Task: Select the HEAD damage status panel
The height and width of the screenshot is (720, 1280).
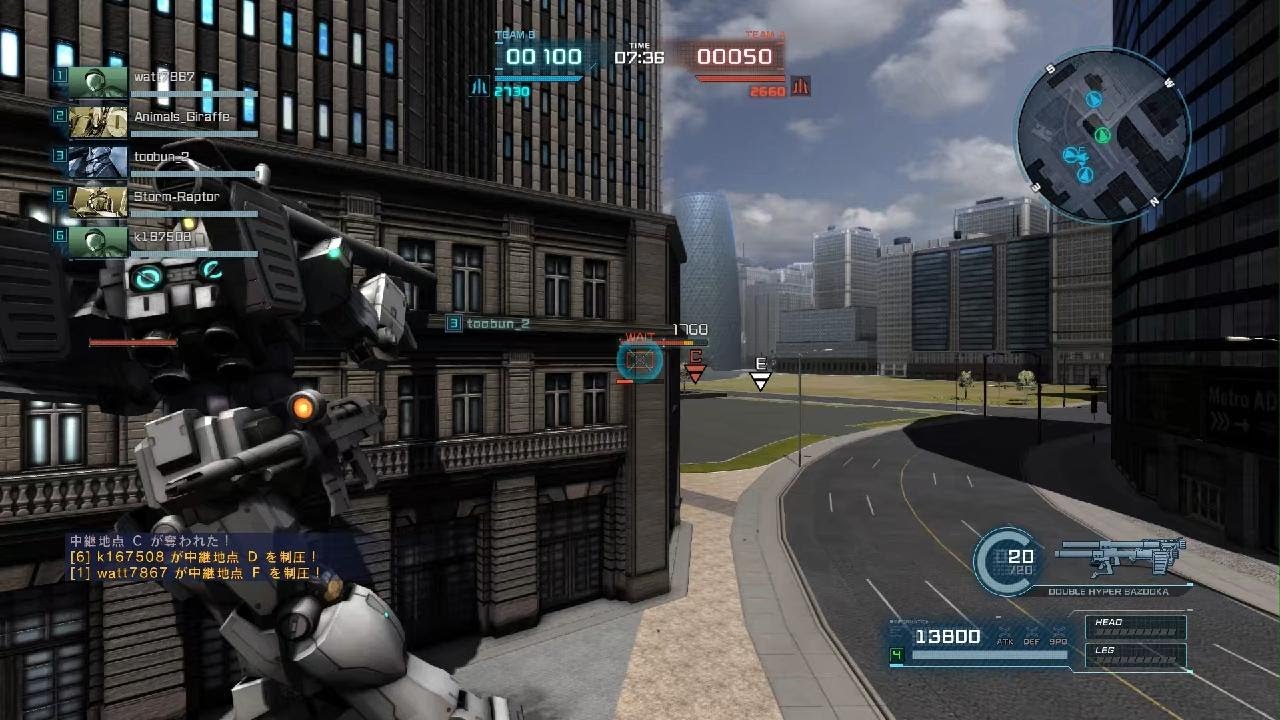Action: [x=1137, y=627]
